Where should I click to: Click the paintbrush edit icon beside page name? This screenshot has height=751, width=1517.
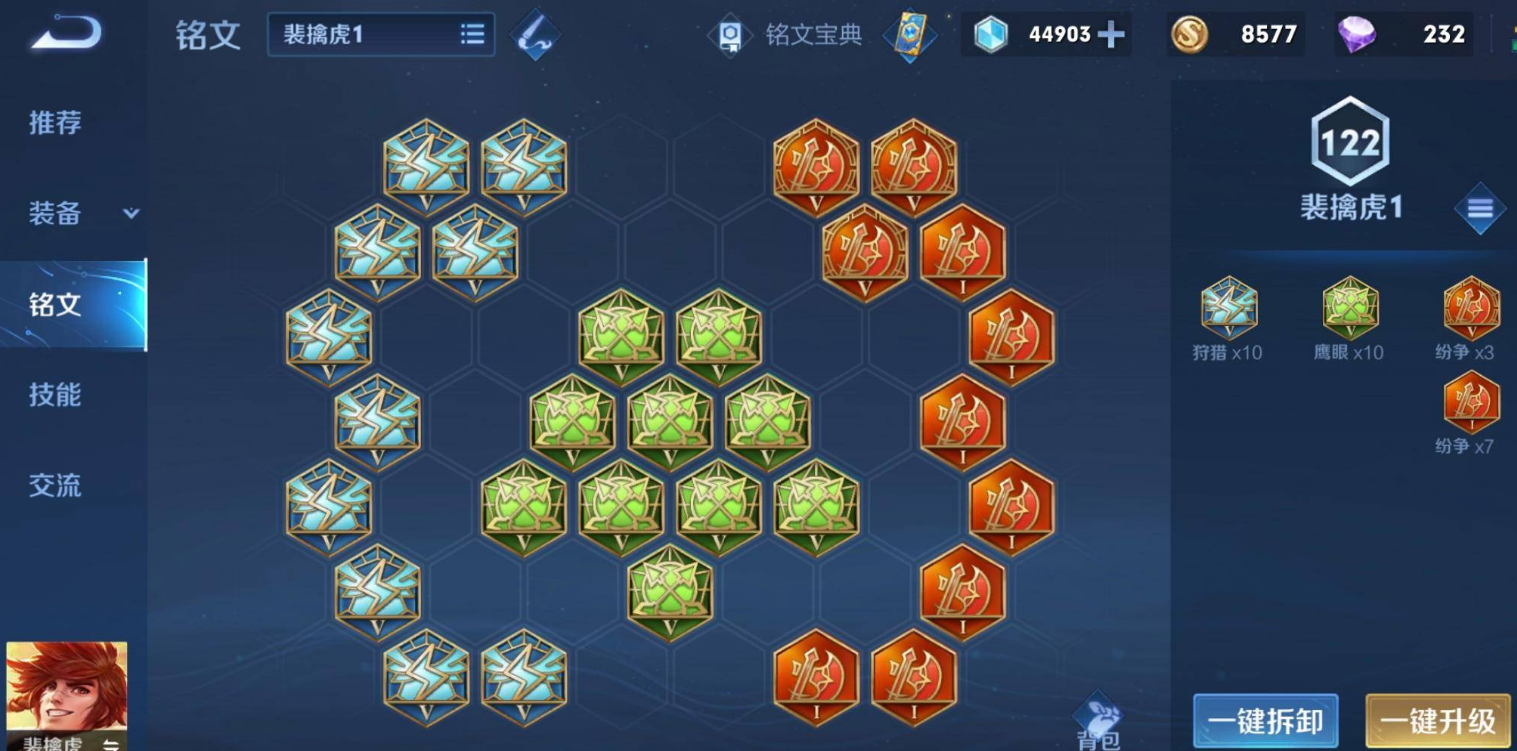(535, 33)
